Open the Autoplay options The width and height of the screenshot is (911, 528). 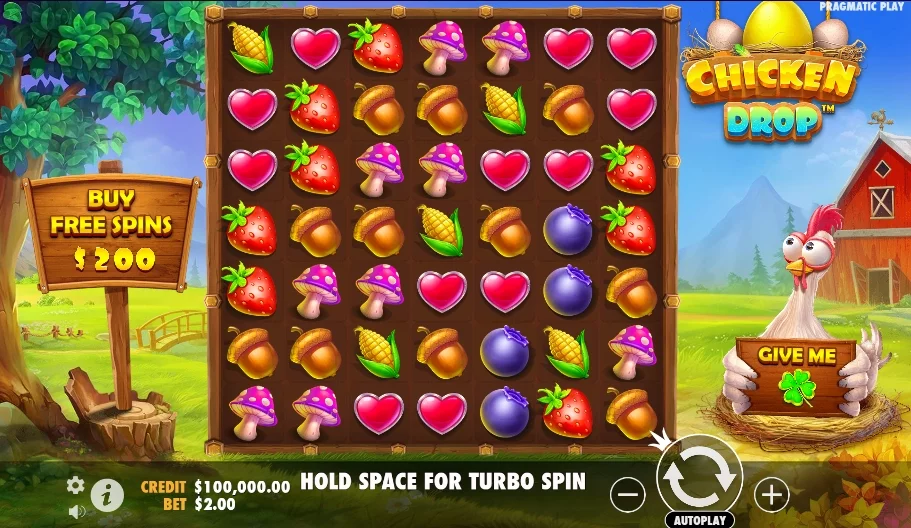point(699,520)
